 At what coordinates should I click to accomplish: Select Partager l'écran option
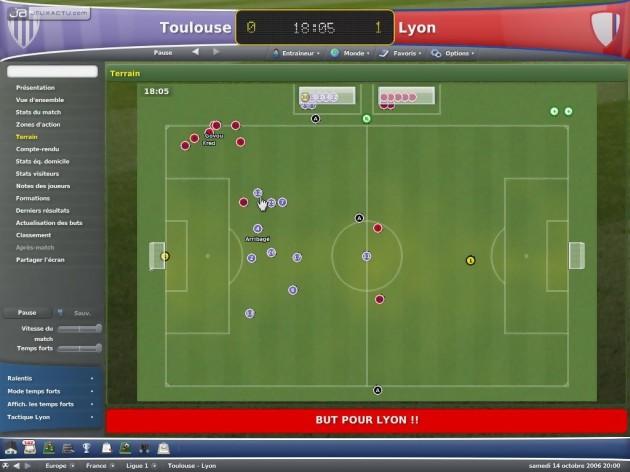41,259
